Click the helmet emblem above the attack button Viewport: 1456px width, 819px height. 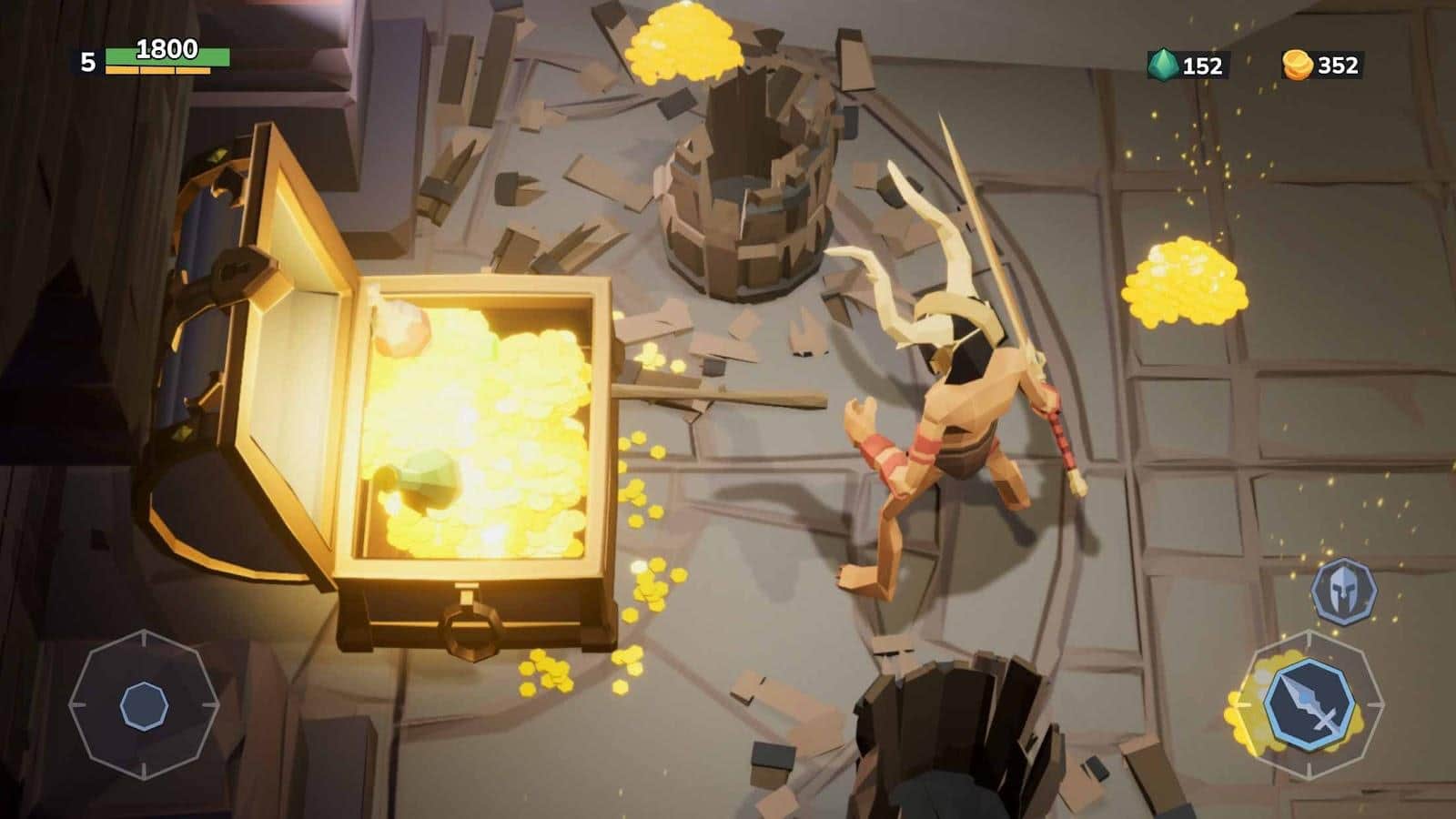[1345, 590]
